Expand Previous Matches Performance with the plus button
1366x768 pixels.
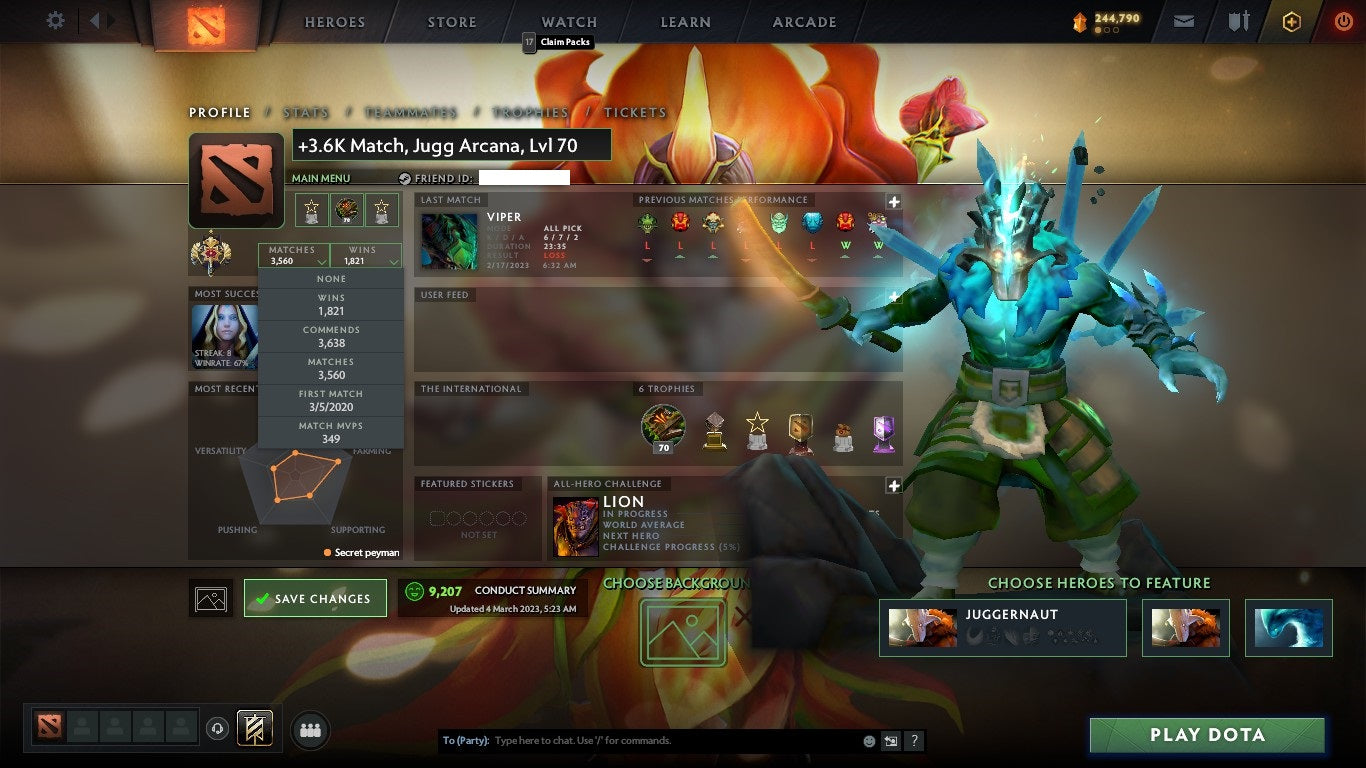pos(894,202)
